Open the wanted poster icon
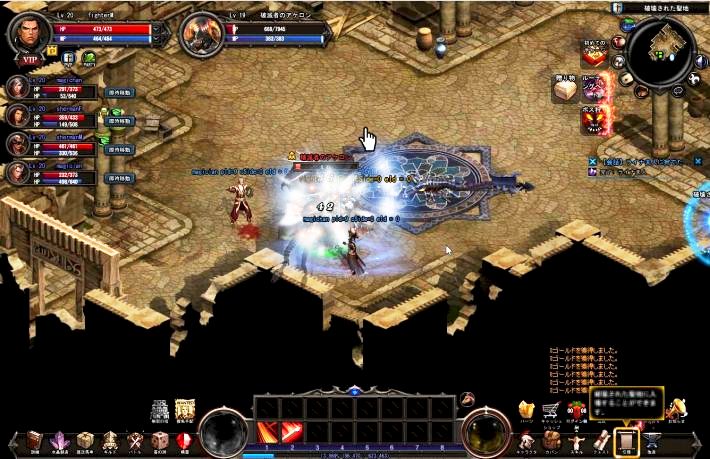This screenshot has width=710, height=459. tap(184, 410)
